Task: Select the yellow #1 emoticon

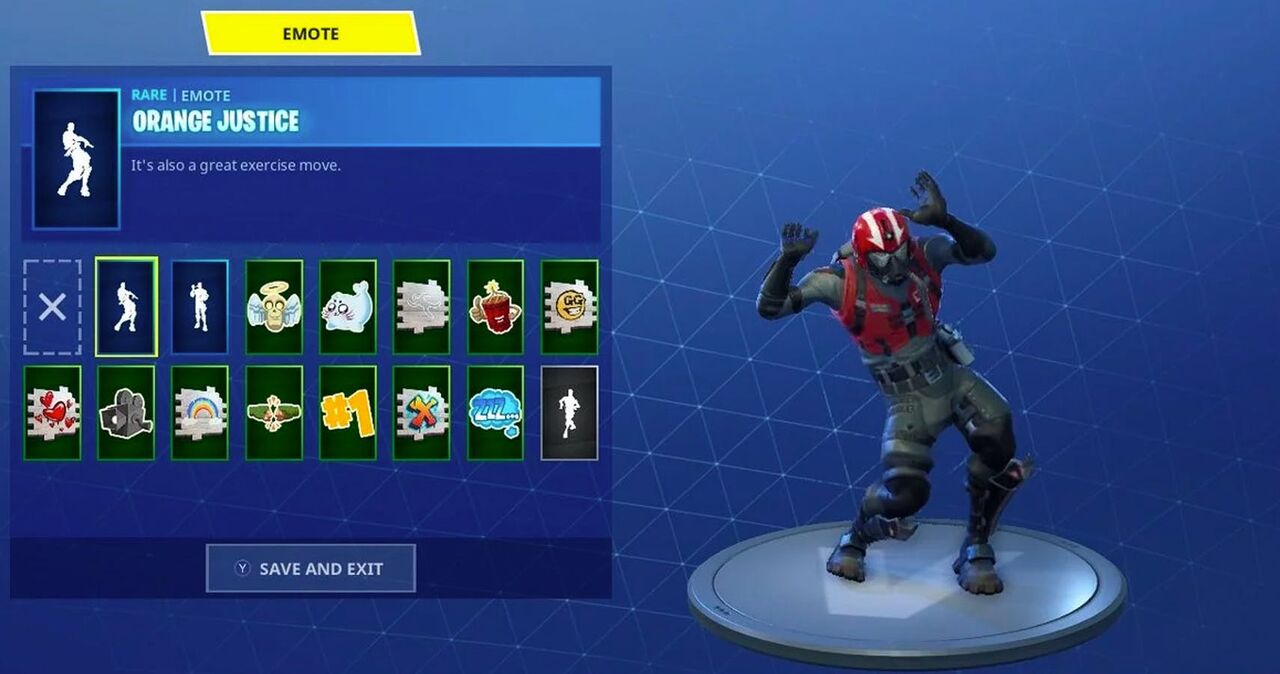Action: (348, 412)
